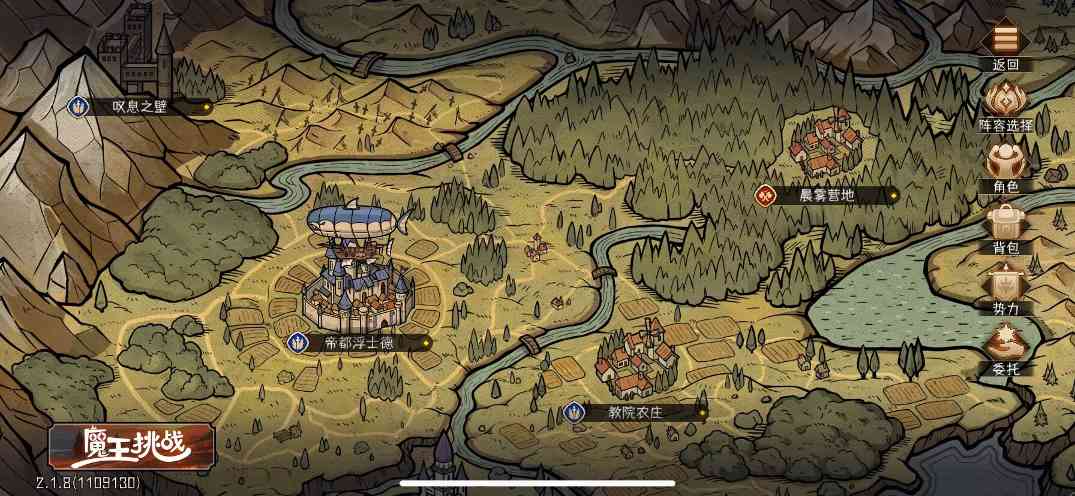Show the 势力 factions panel
The height and width of the screenshot is (496, 1075).
click(1005, 286)
